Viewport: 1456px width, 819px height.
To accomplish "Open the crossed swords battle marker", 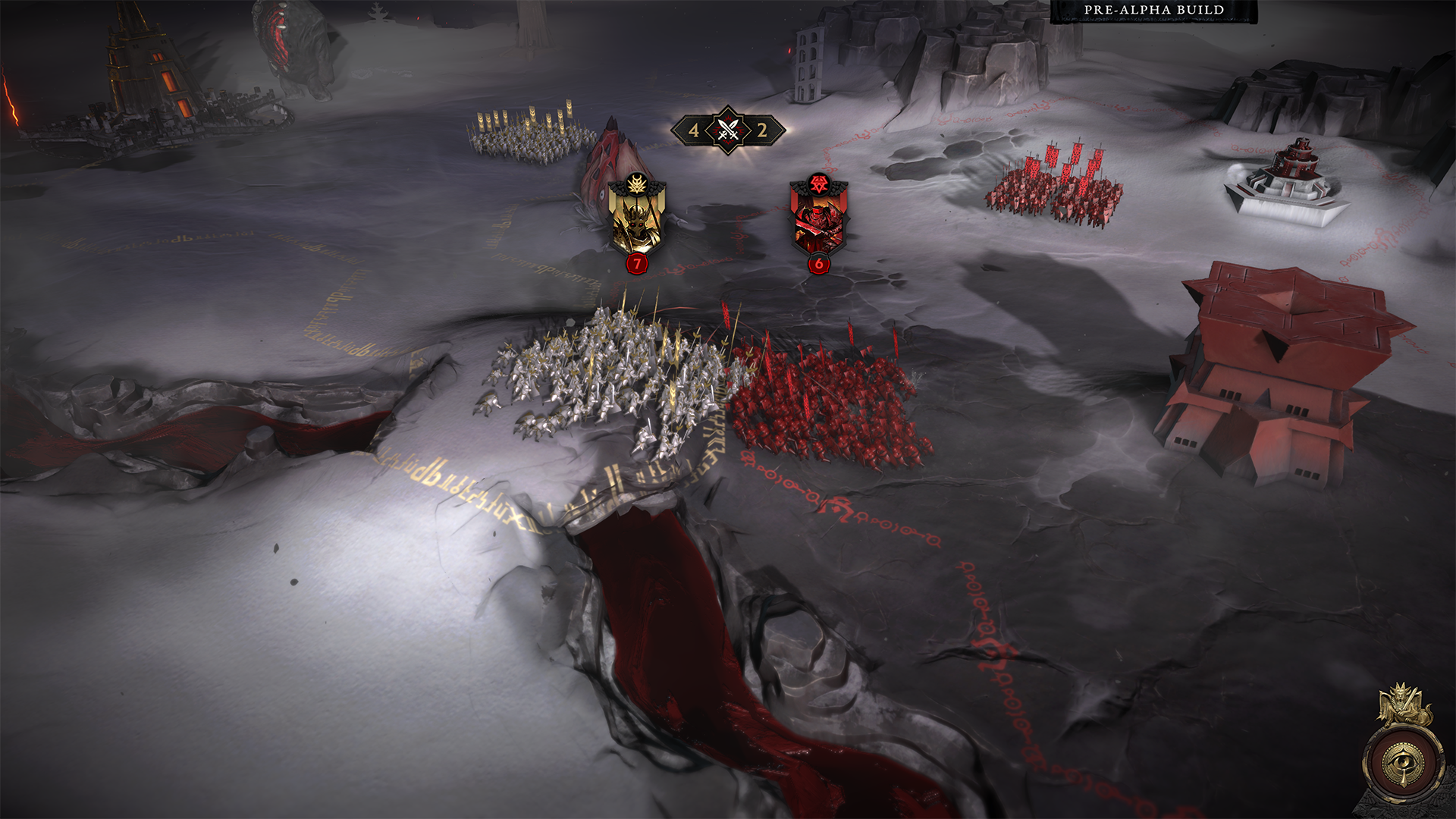I will 728,130.
